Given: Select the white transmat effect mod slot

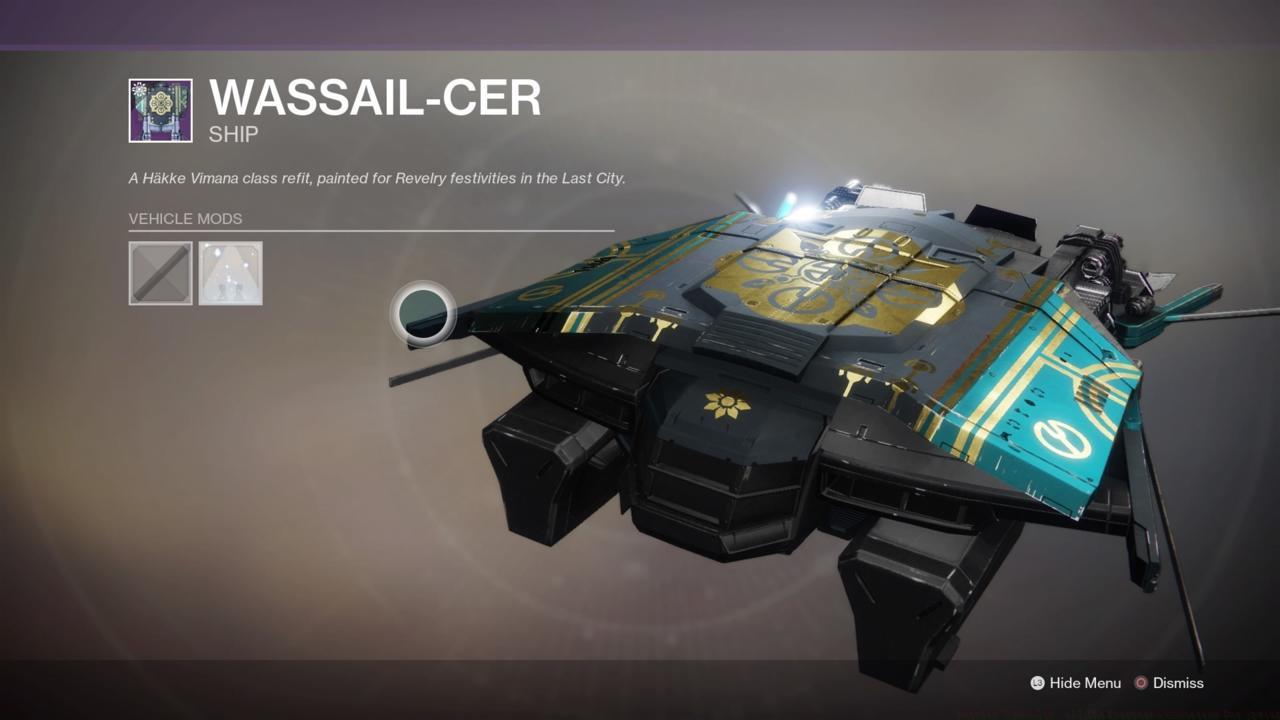Looking at the screenshot, I should click(231, 272).
